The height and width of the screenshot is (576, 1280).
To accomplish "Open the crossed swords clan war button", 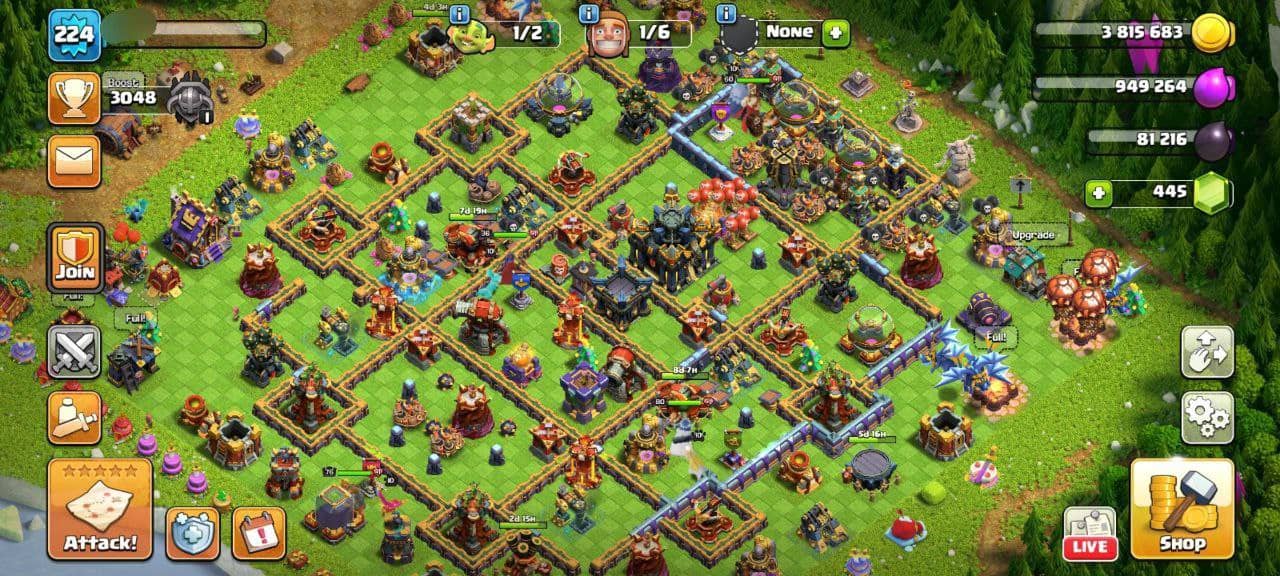I will click(x=75, y=352).
